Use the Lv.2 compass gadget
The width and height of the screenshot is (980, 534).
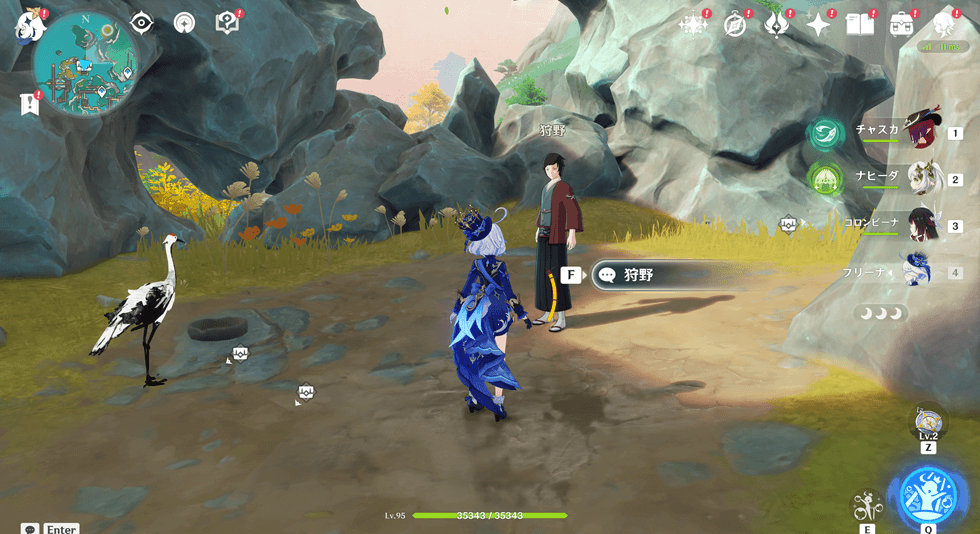pos(928,422)
